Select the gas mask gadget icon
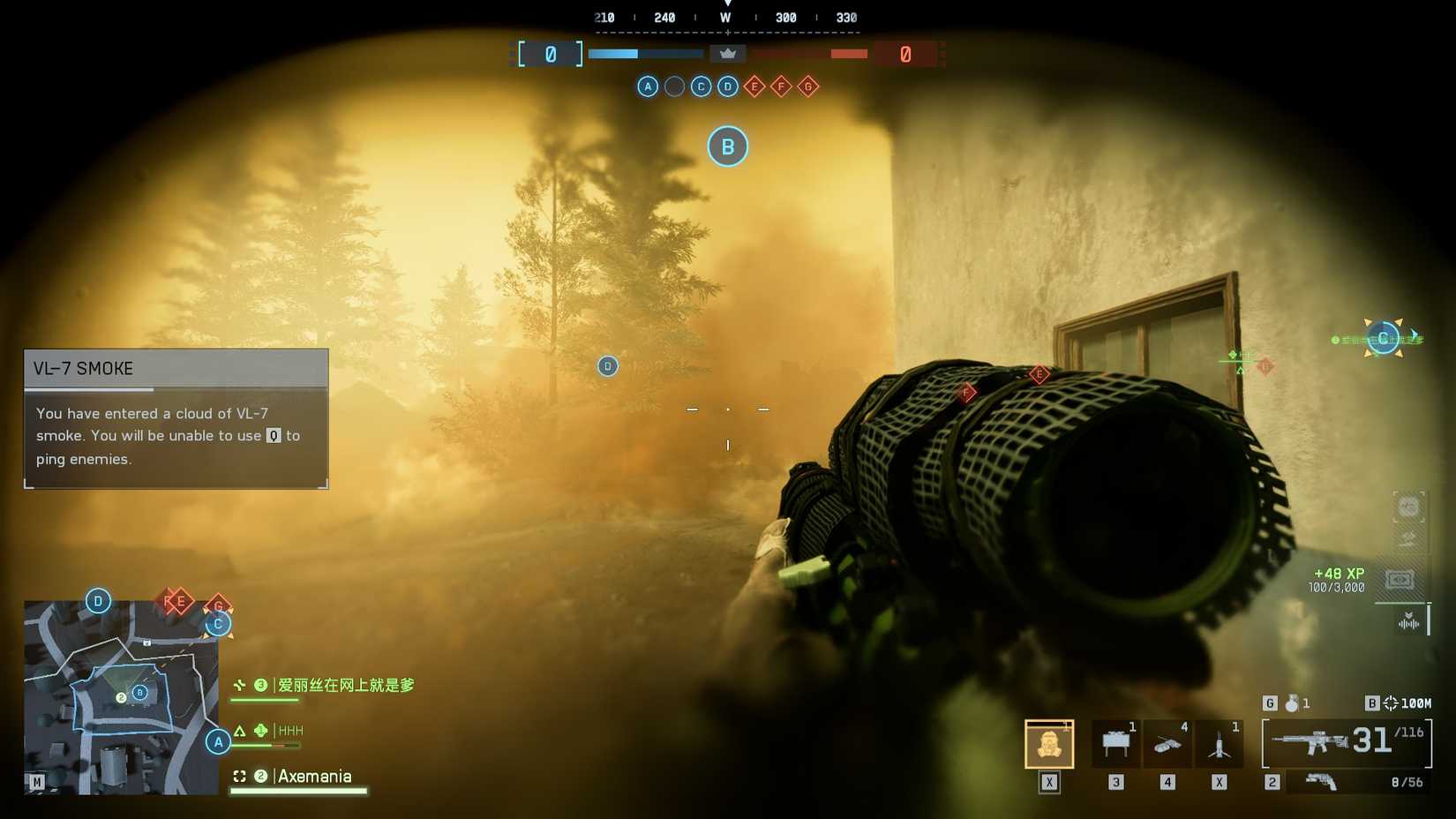 point(1047,742)
